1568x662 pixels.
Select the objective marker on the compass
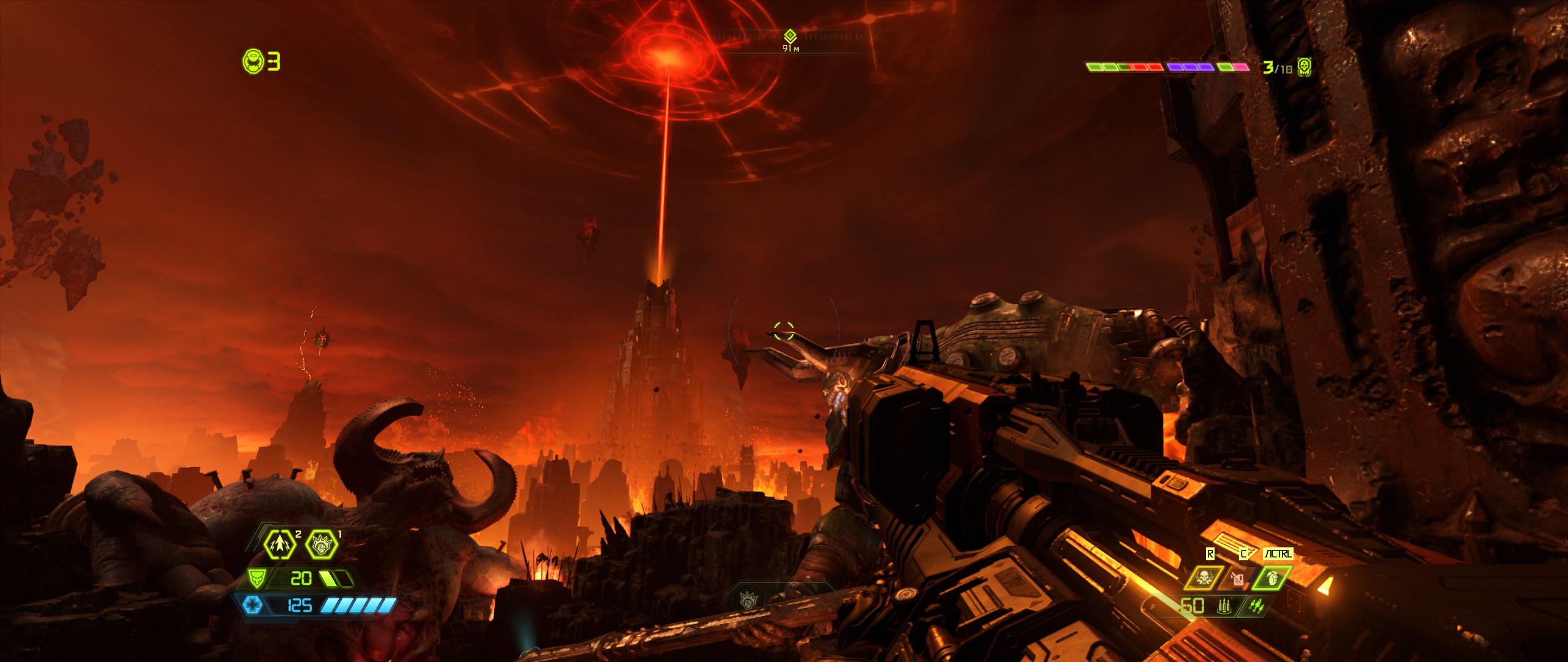coord(790,36)
